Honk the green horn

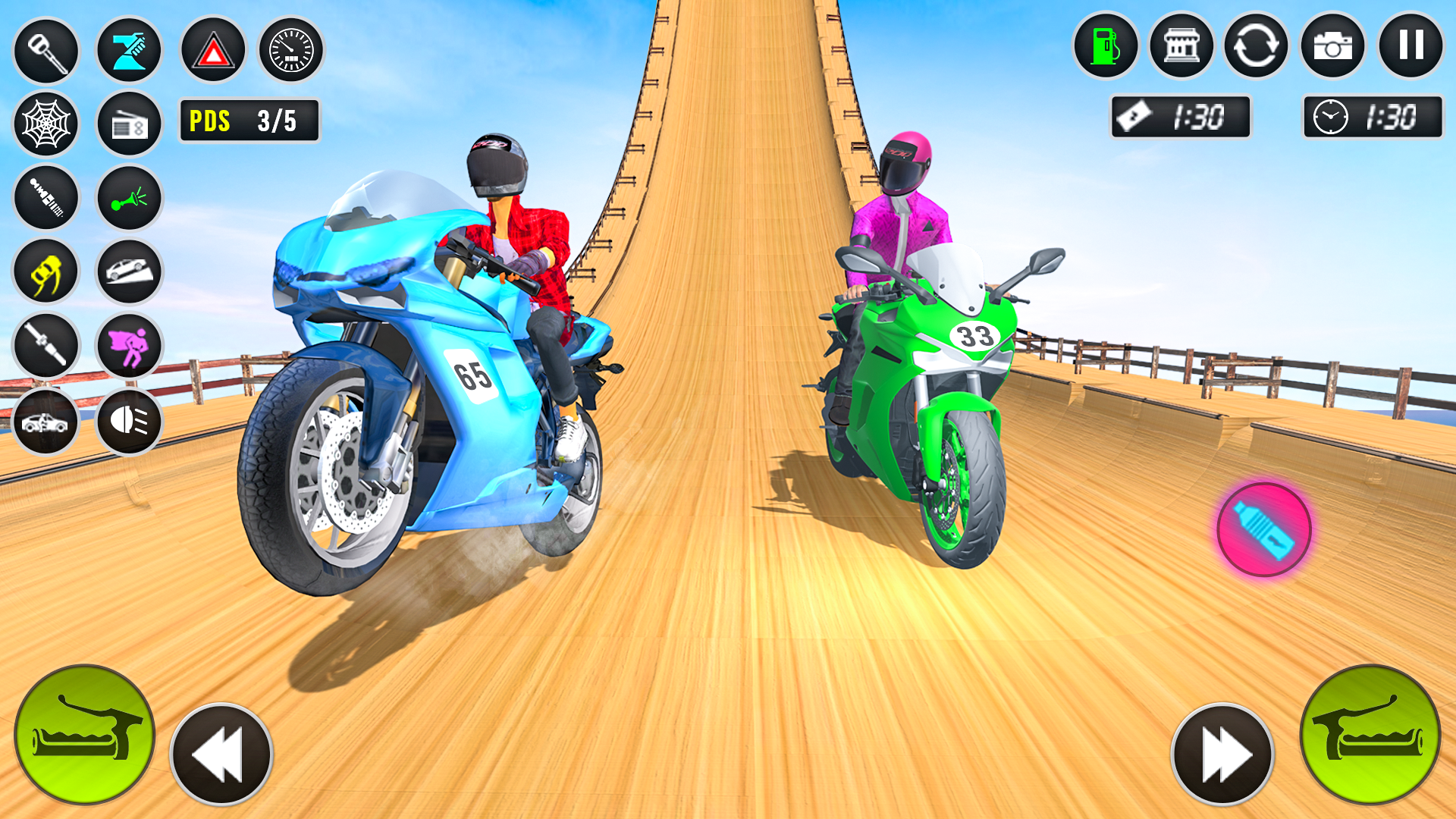pyautogui.click(x=129, y=199)
